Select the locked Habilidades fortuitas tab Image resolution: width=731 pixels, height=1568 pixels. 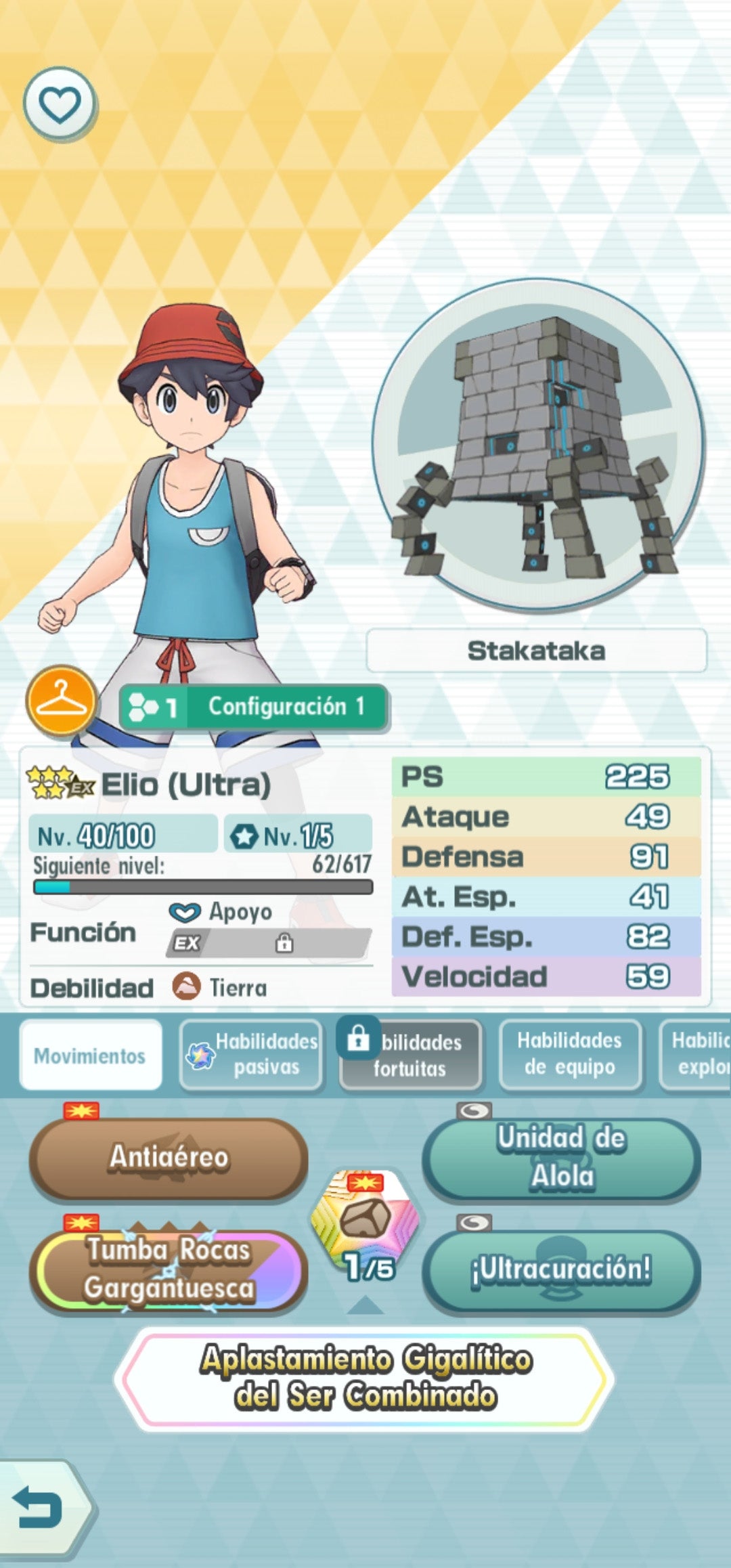point(411,1055)
